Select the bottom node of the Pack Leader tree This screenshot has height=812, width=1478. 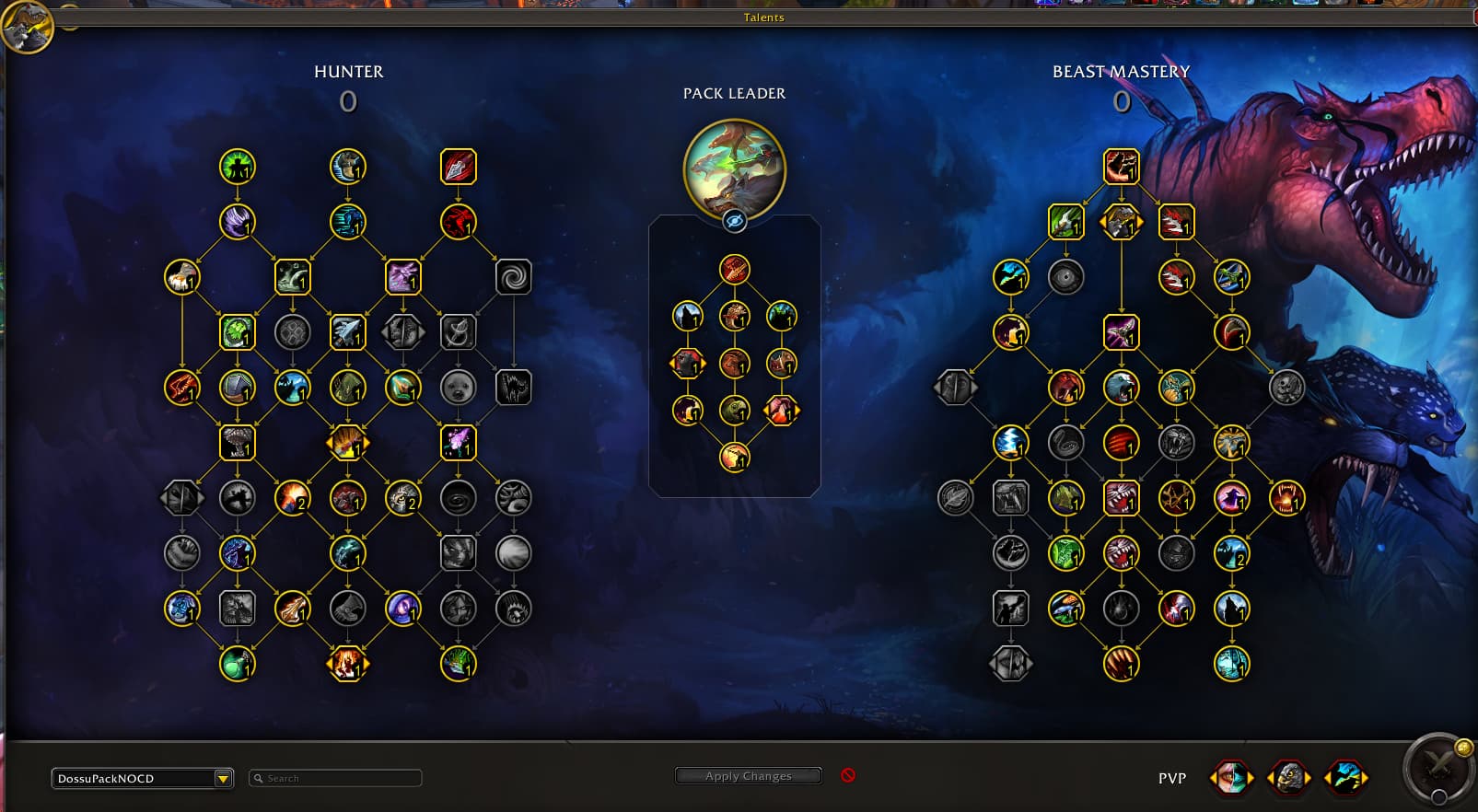tap(734, 457)
